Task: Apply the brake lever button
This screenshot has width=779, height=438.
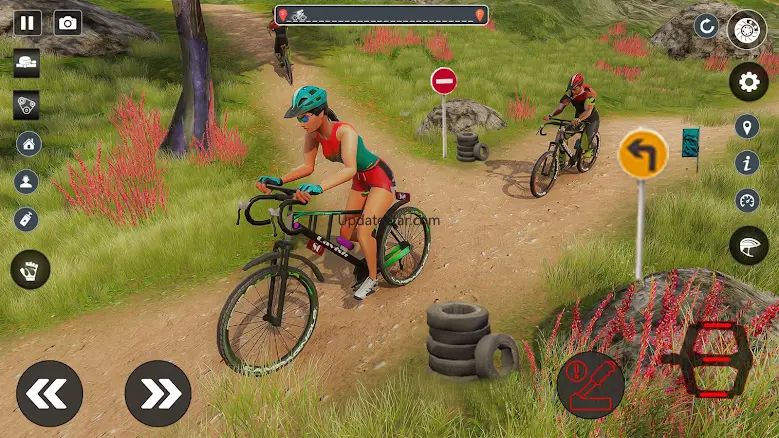Action: point(590,384)
